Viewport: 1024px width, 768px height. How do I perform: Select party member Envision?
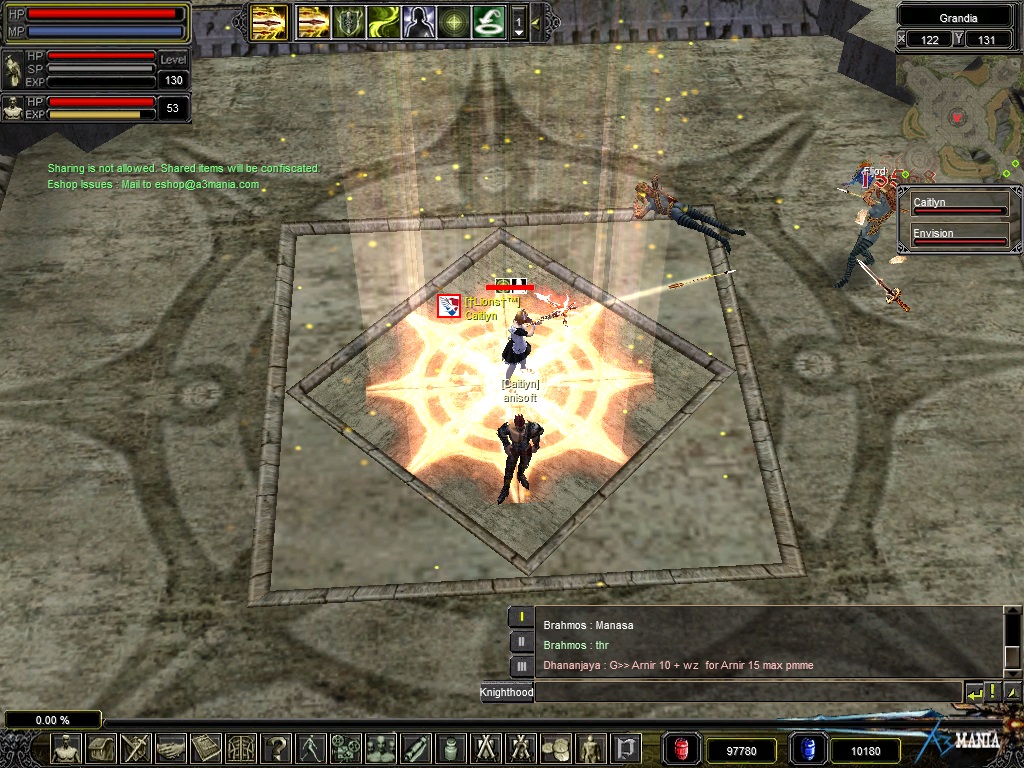tap(957, 236)
